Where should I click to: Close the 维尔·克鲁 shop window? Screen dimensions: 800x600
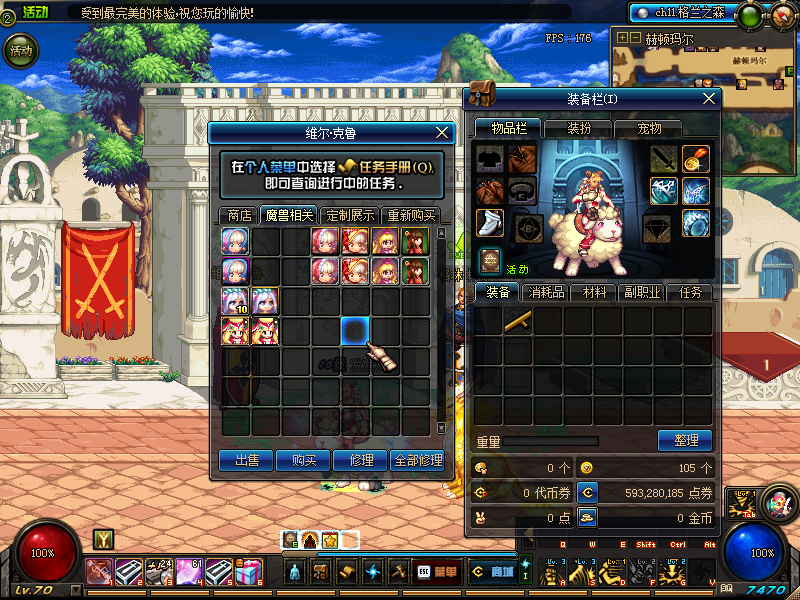(443, 132)
